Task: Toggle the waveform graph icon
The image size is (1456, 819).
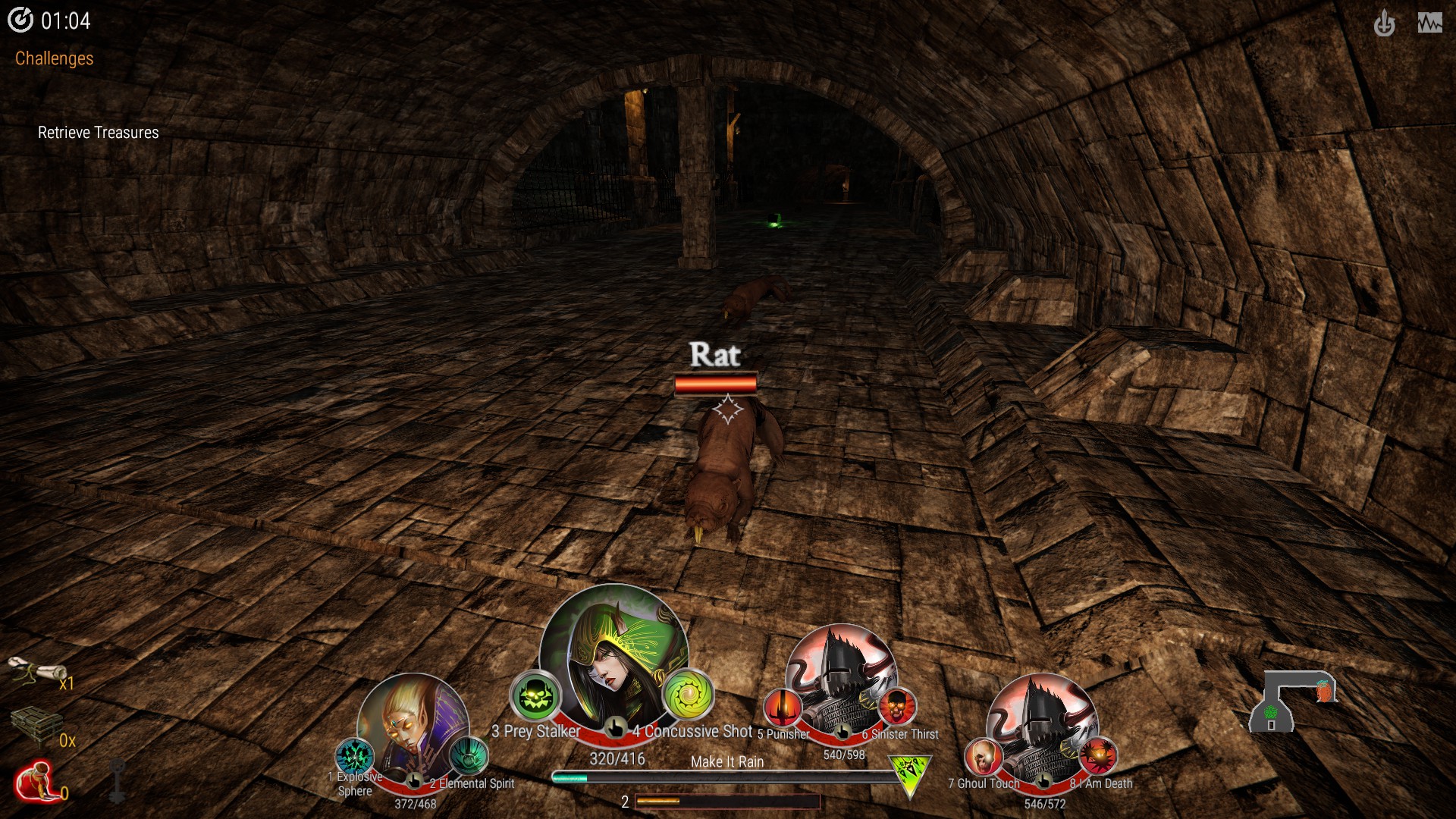Action: 1429,24
